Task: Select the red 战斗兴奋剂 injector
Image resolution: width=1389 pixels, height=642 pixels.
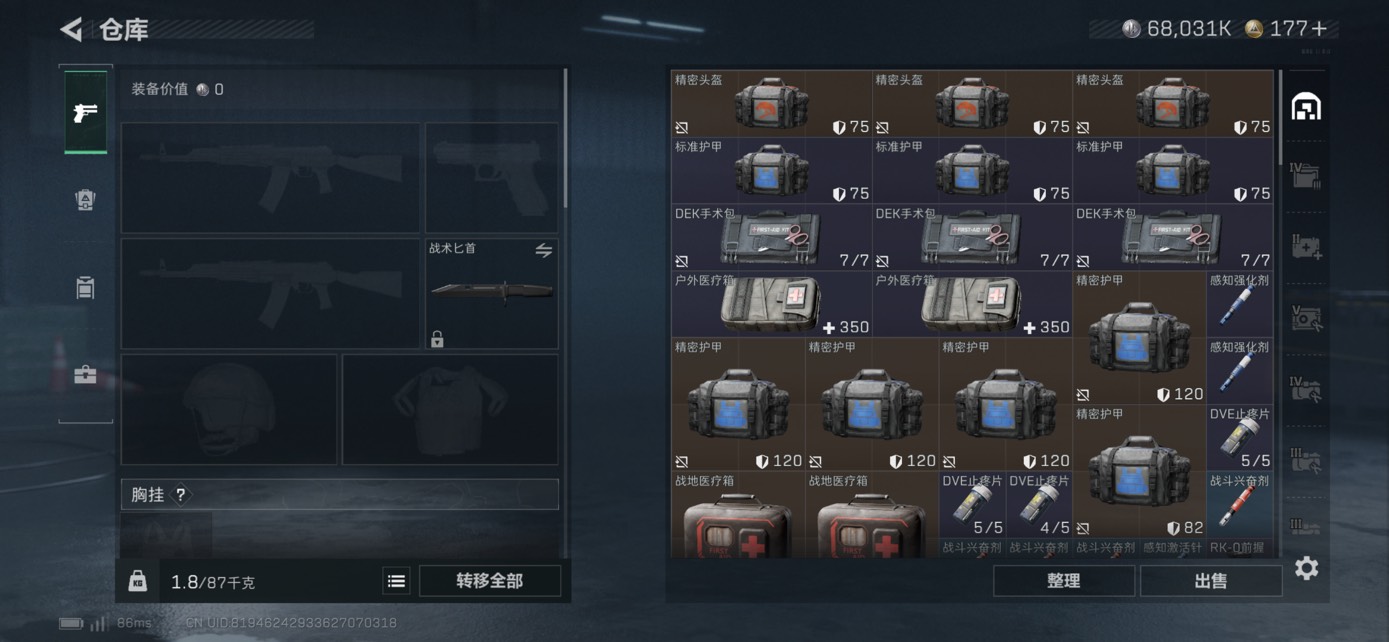Action: tap(1239, 505)
